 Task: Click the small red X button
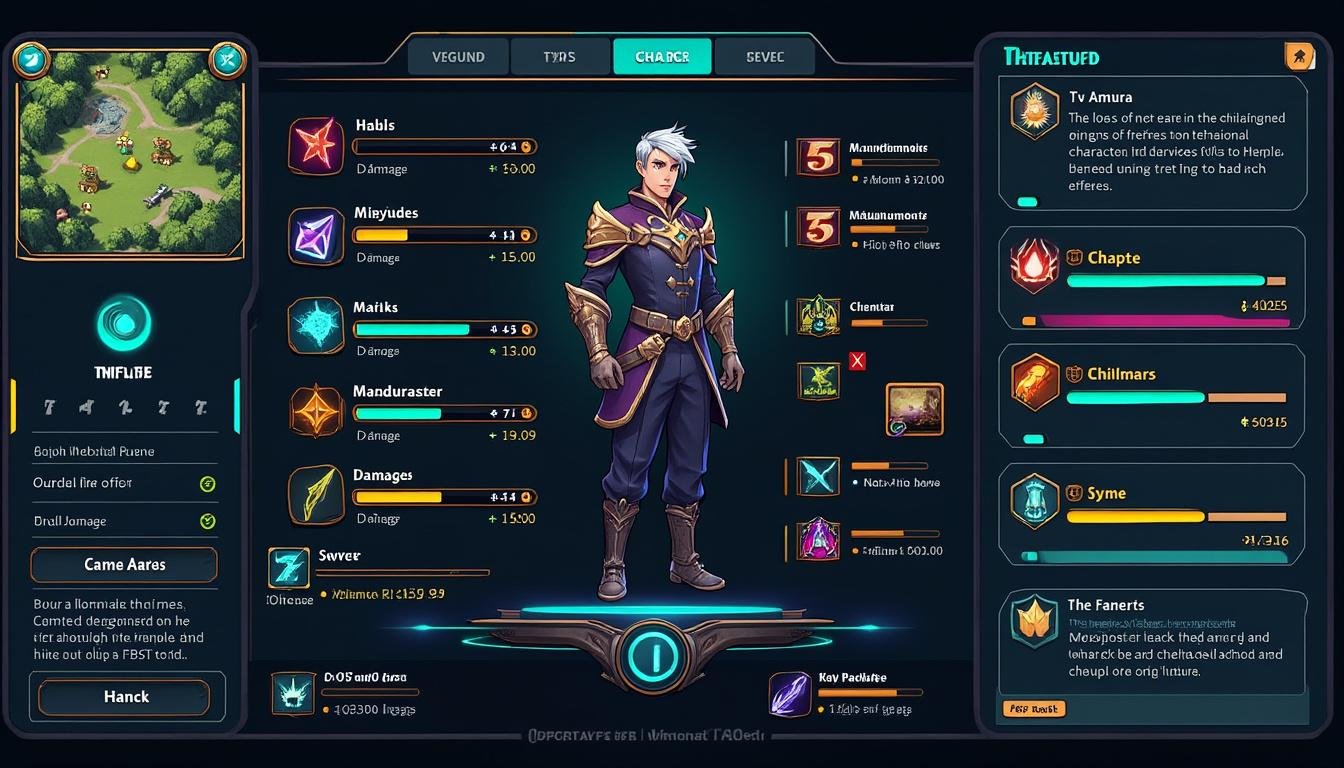856,361
